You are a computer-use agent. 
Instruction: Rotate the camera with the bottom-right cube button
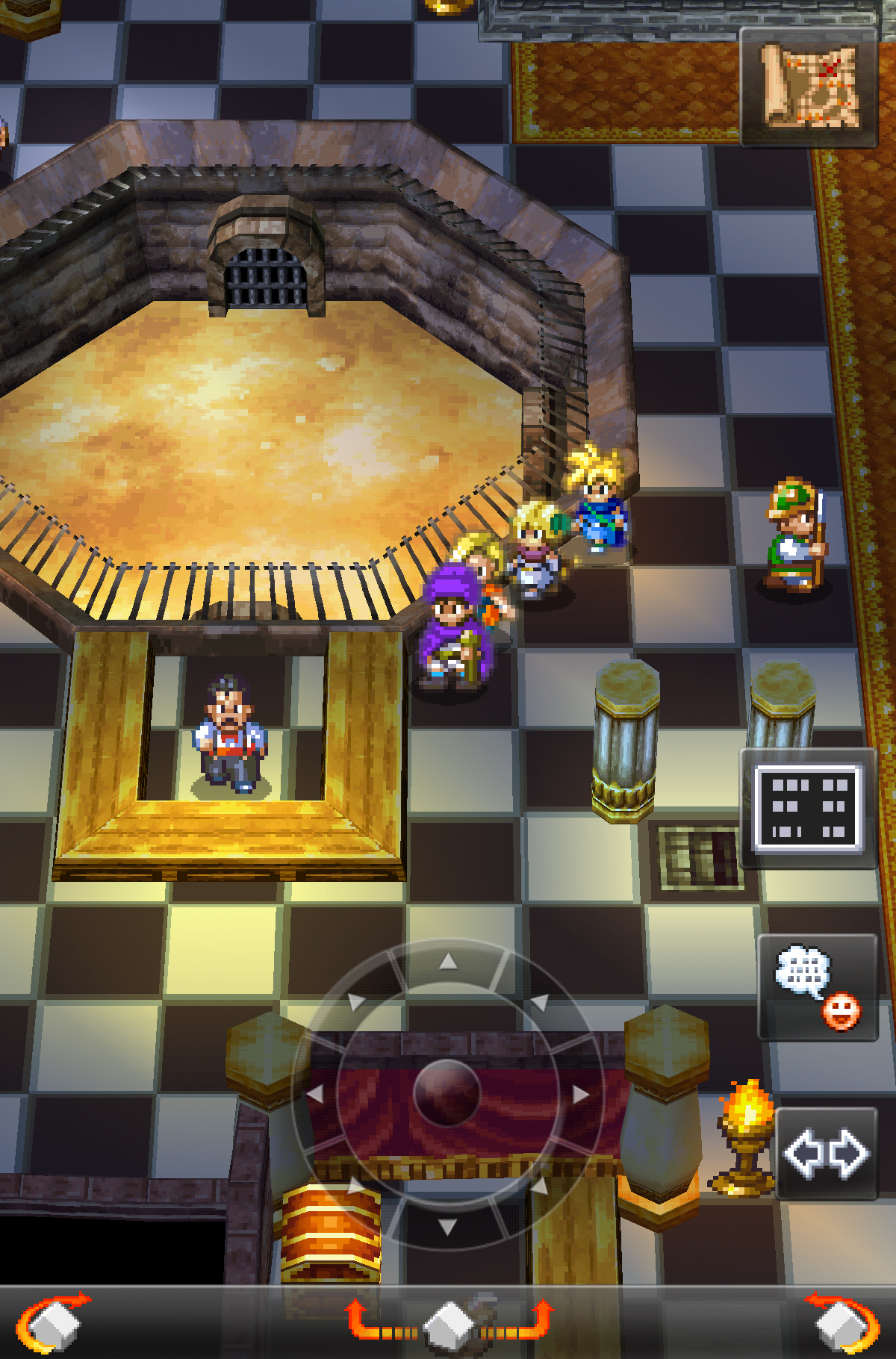(x=844, y=1323)
